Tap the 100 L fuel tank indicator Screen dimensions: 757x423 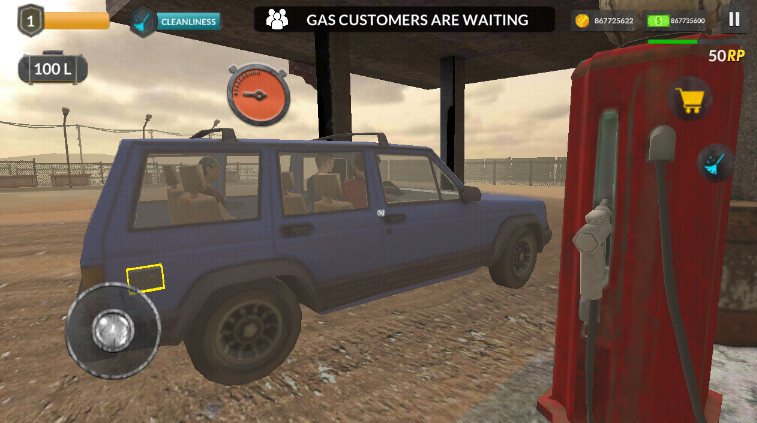click(x=52, y=68)
